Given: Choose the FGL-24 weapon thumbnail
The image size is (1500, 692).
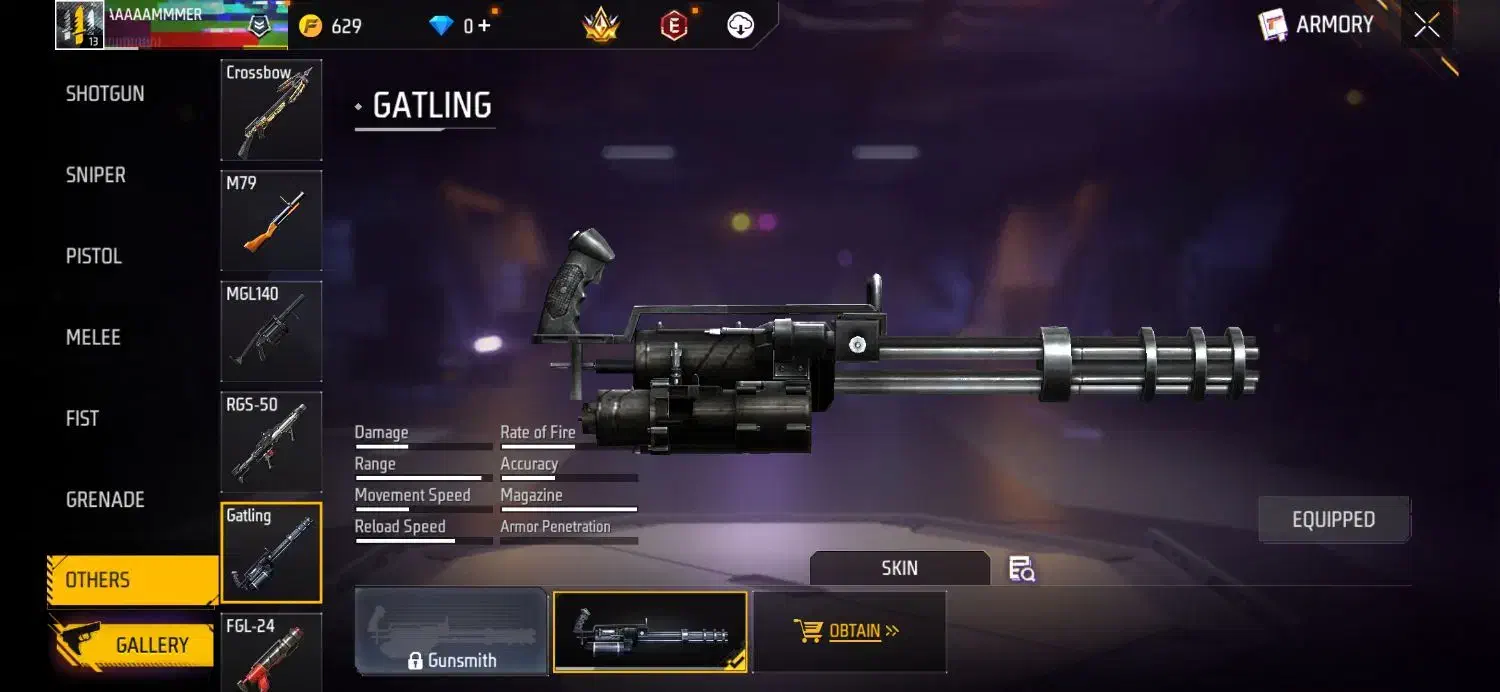Looking at the screenshot, I should coord(271,652).
